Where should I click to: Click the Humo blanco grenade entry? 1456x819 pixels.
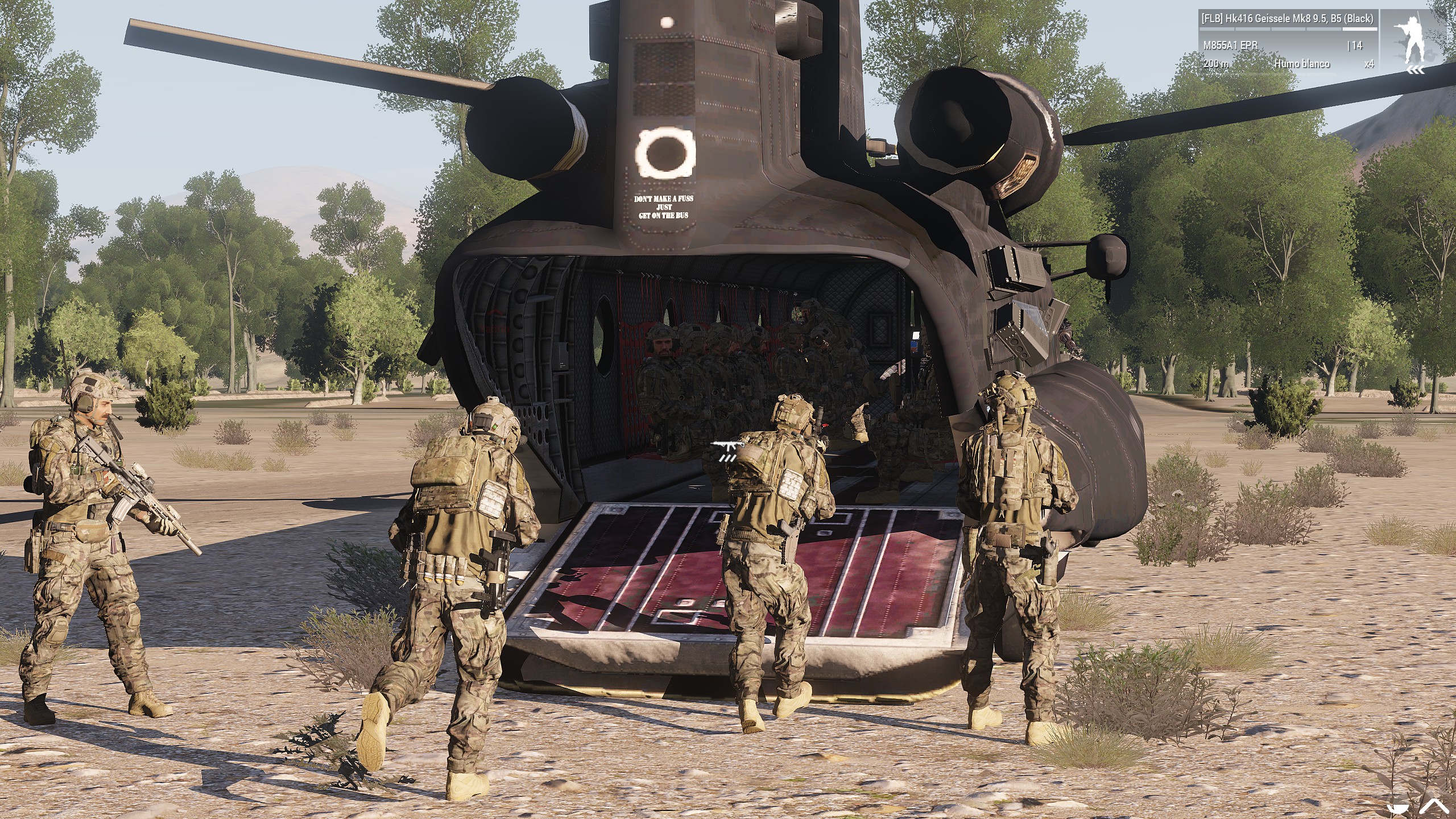click(x=1302, y=64)
